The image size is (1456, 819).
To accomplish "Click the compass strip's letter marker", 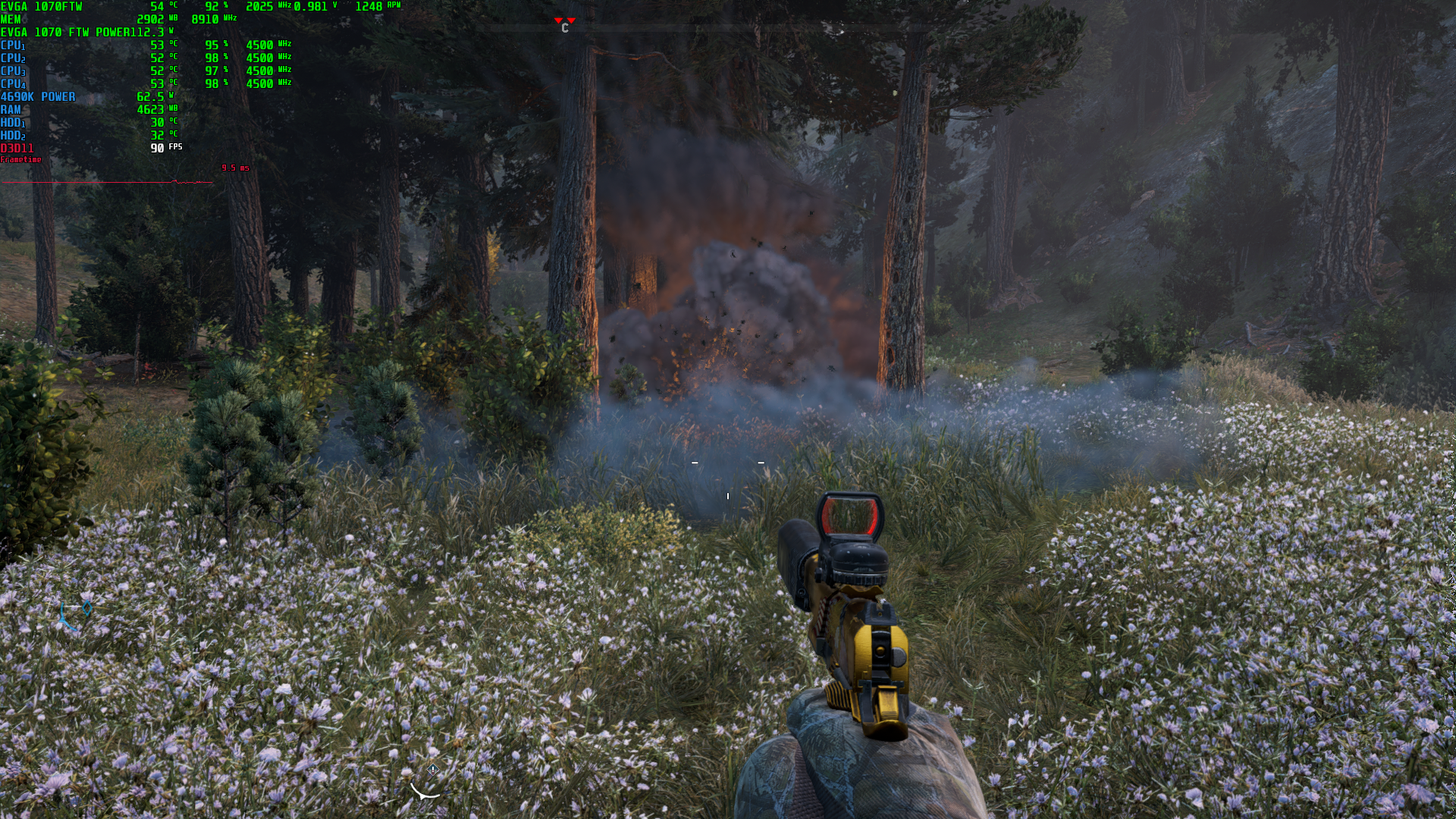I will 565,28.
